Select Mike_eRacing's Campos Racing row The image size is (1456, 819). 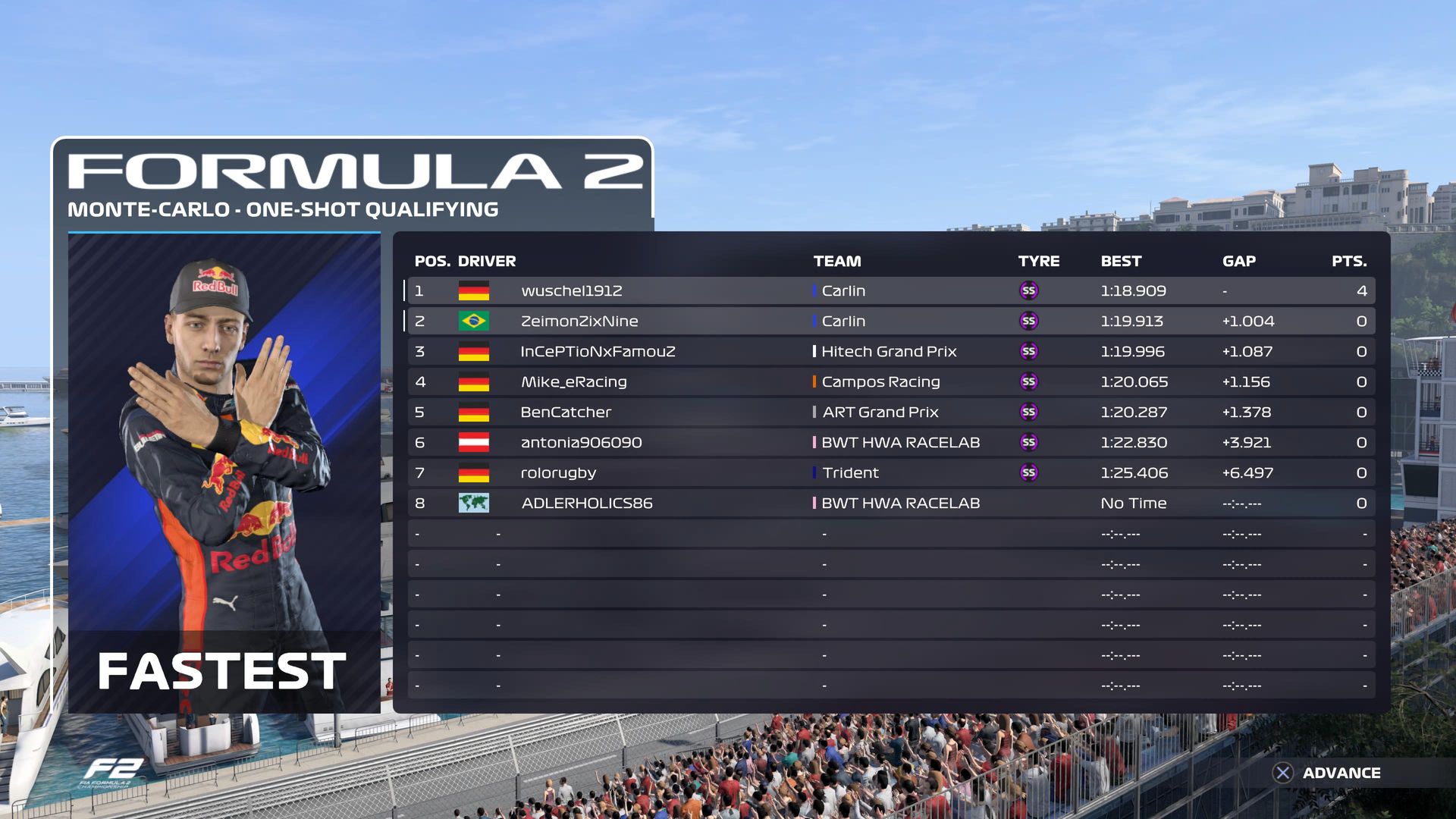tap(890, 382)
